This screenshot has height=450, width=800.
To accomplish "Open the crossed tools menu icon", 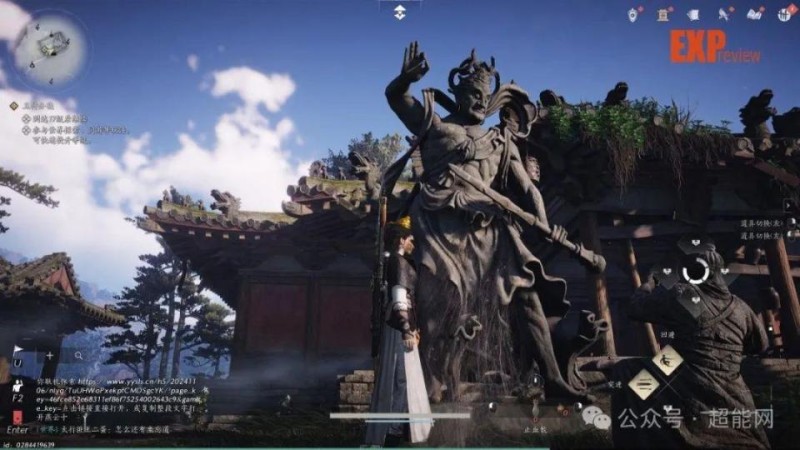I will (x=726, y=14).
